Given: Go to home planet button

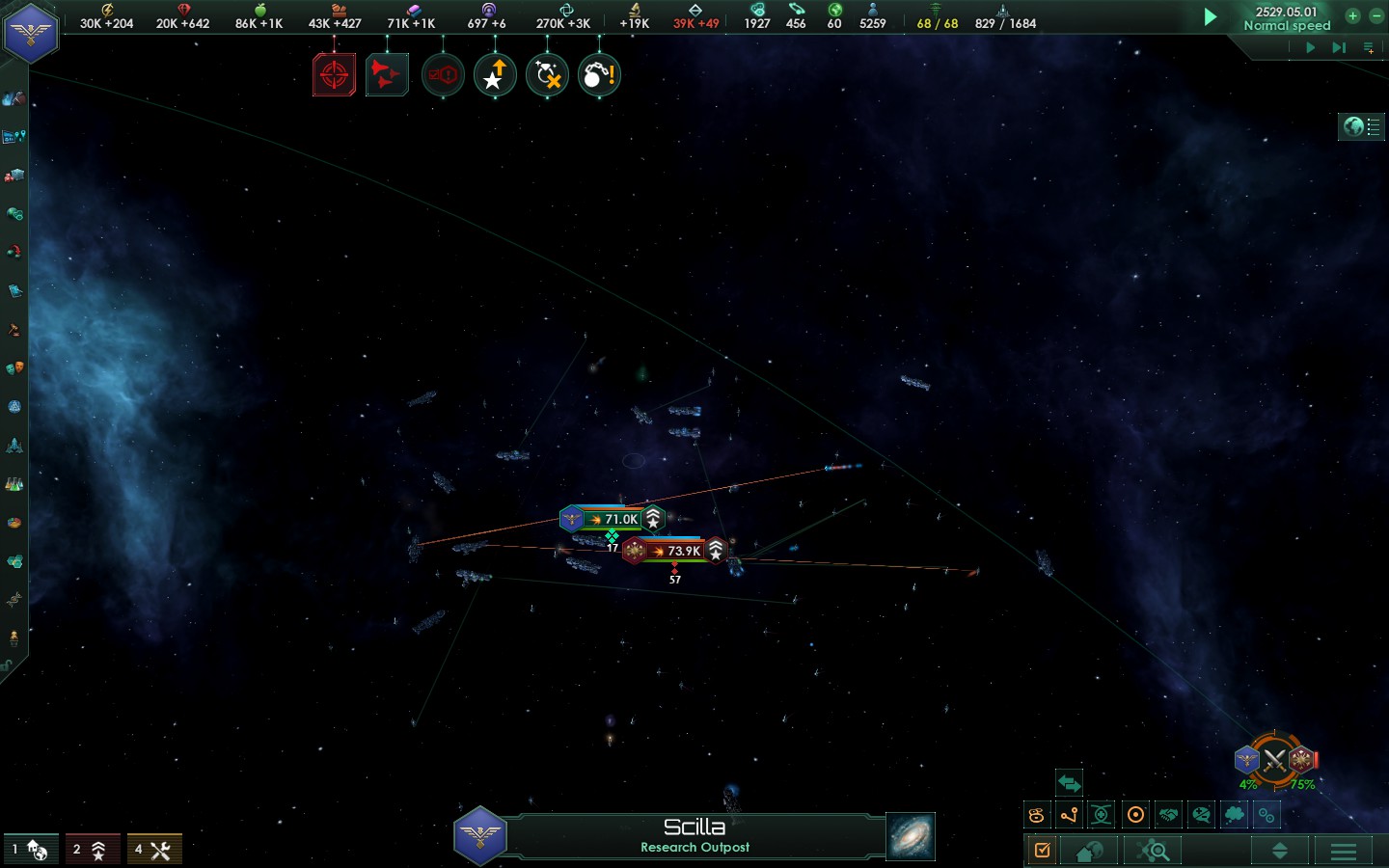Looking at the screenshot, I should coord(1089,851).
